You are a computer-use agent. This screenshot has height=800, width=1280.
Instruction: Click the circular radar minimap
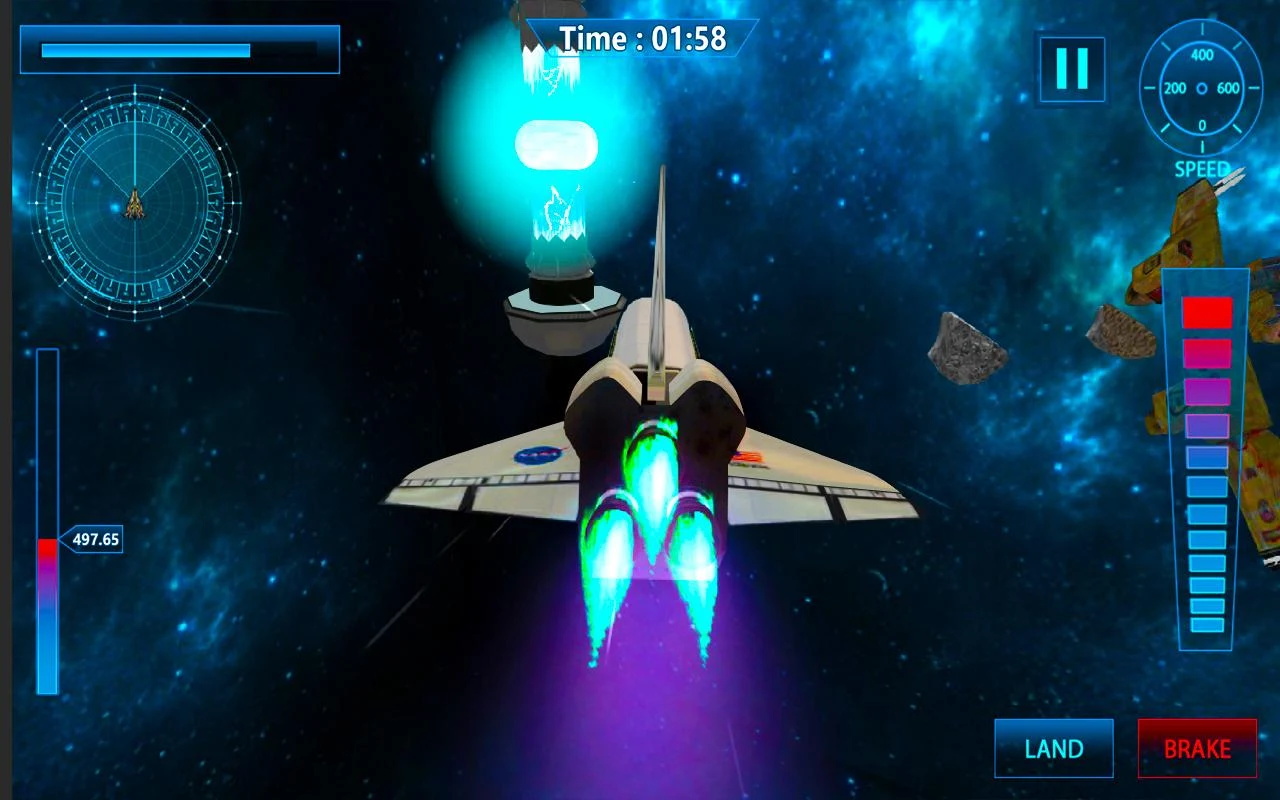(135, 203)
